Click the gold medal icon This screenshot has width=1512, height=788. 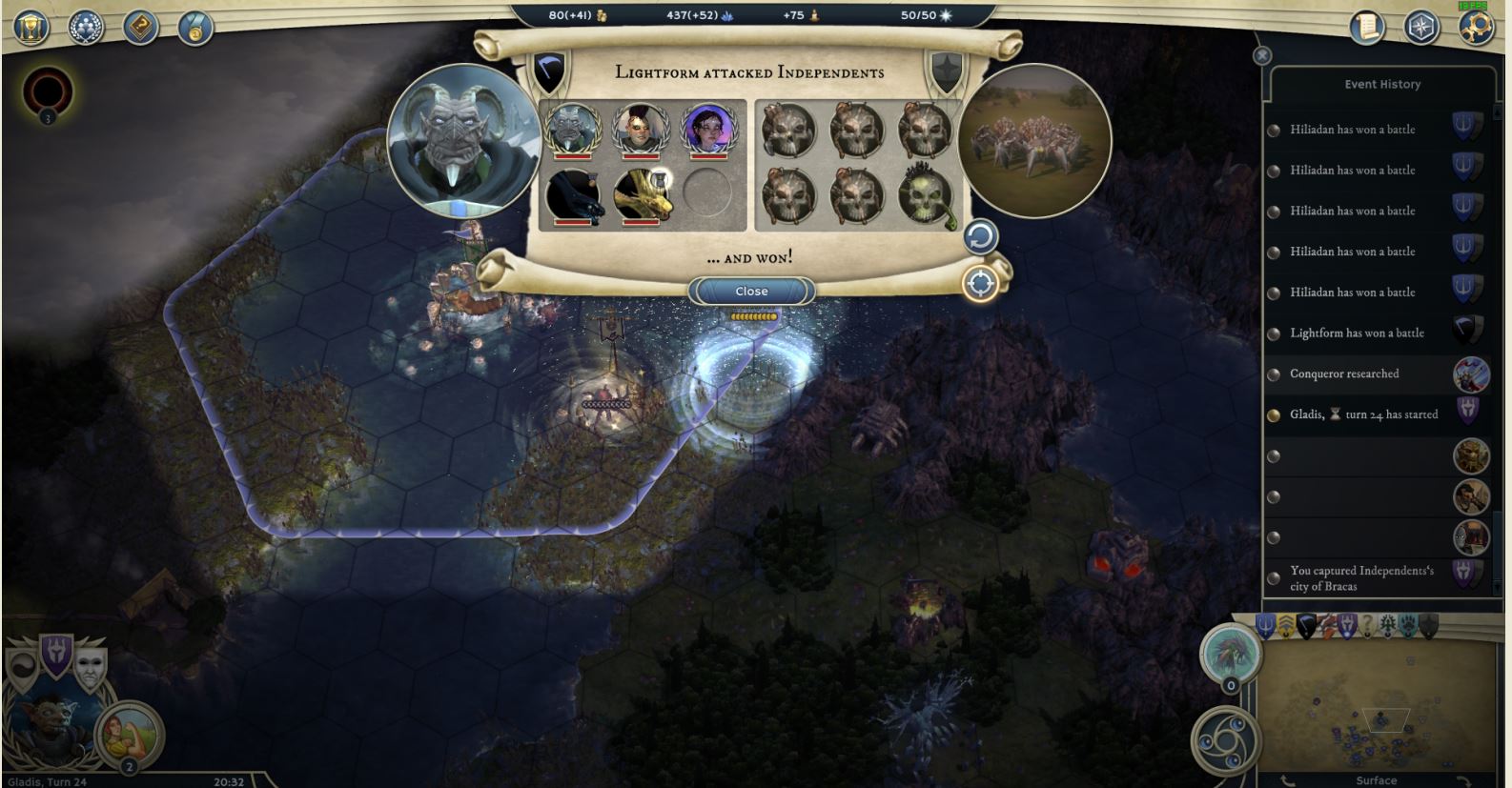click(195, 29)
